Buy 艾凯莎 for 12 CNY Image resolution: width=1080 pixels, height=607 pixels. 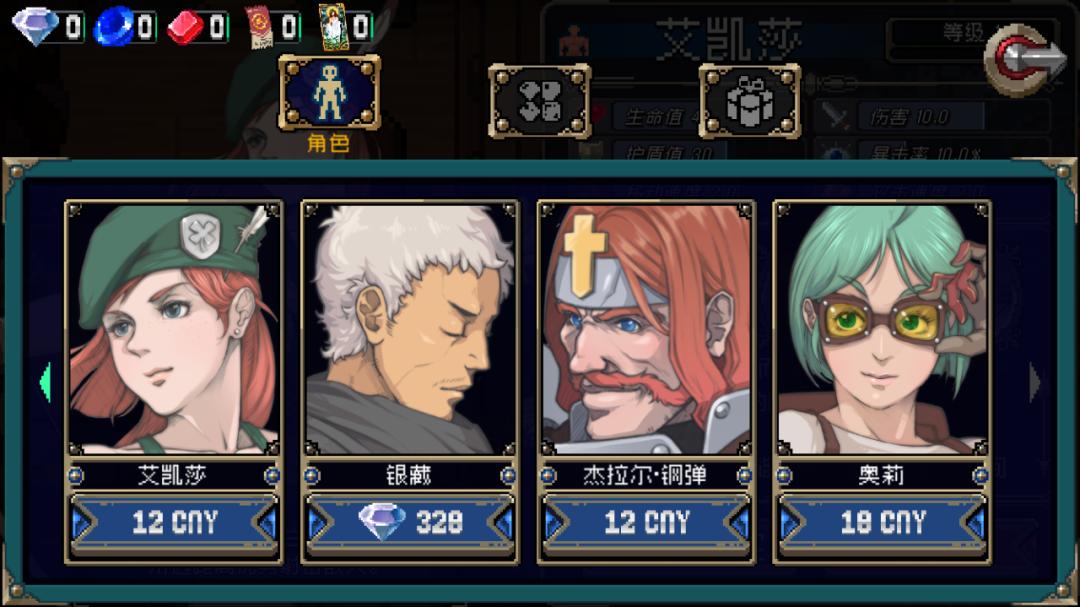click(174, 522)
